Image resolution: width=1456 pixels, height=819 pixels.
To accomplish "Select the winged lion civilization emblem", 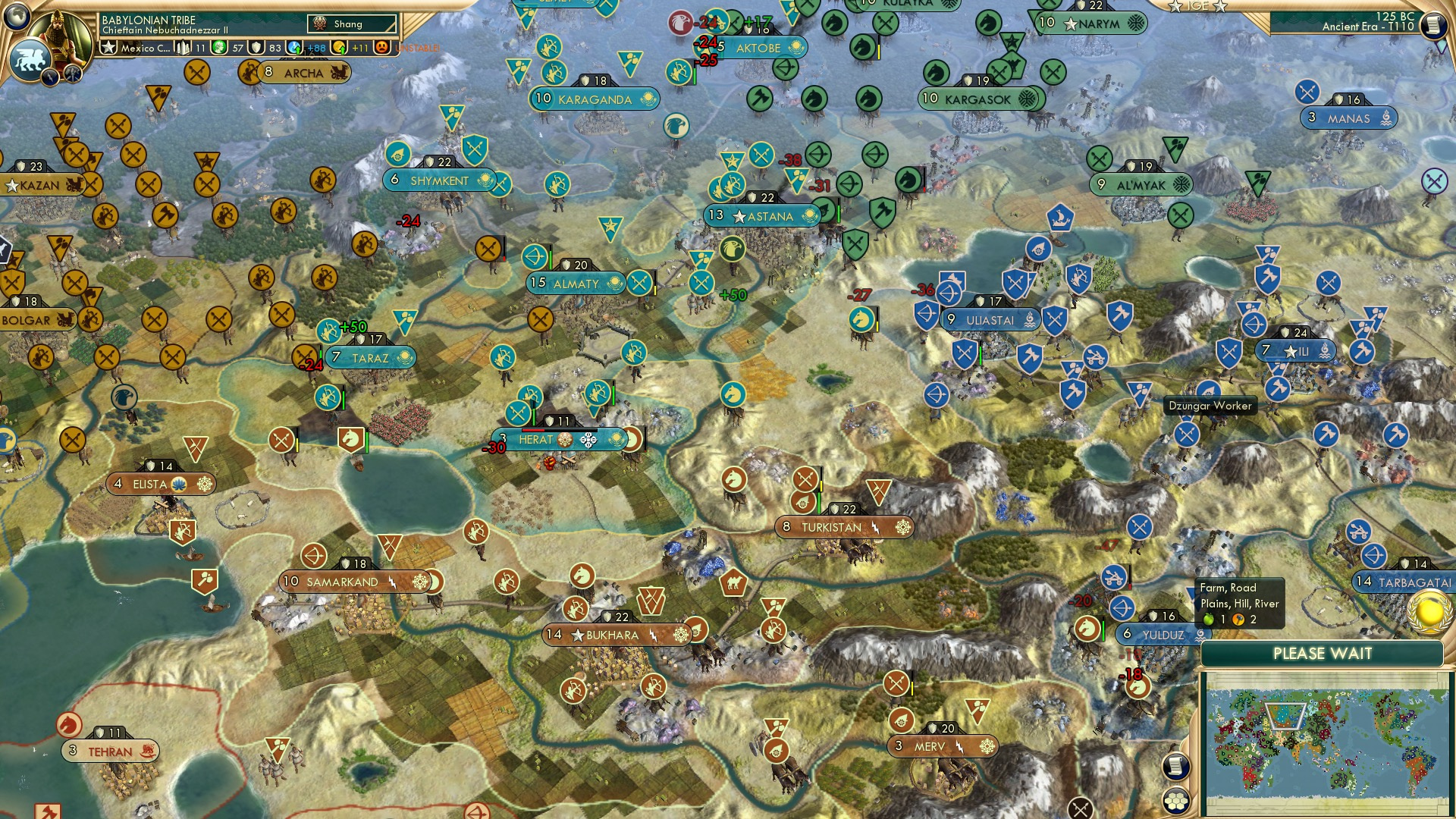I will [x=31, y=59].
